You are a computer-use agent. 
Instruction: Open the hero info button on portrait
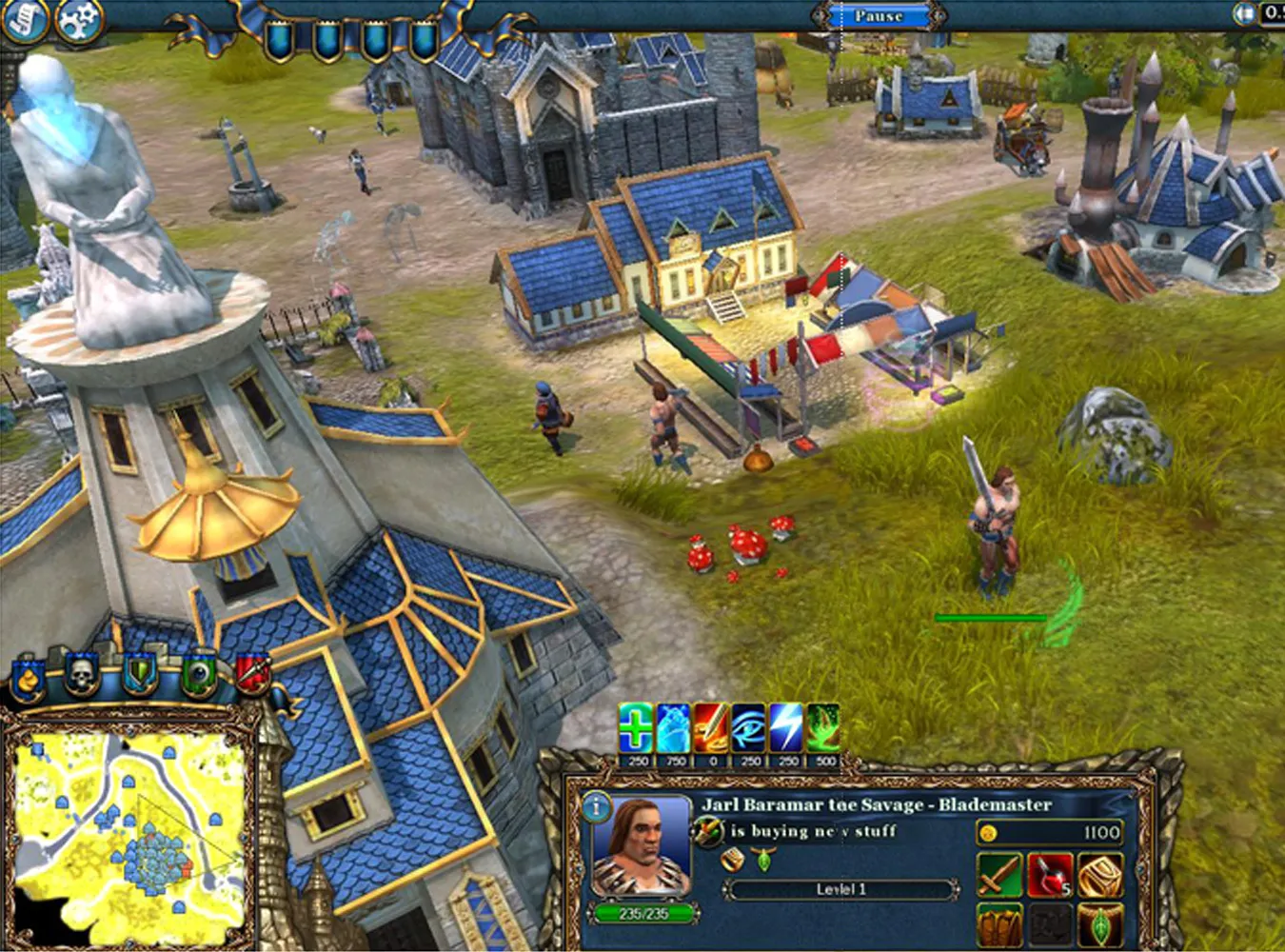pos(597,808)
